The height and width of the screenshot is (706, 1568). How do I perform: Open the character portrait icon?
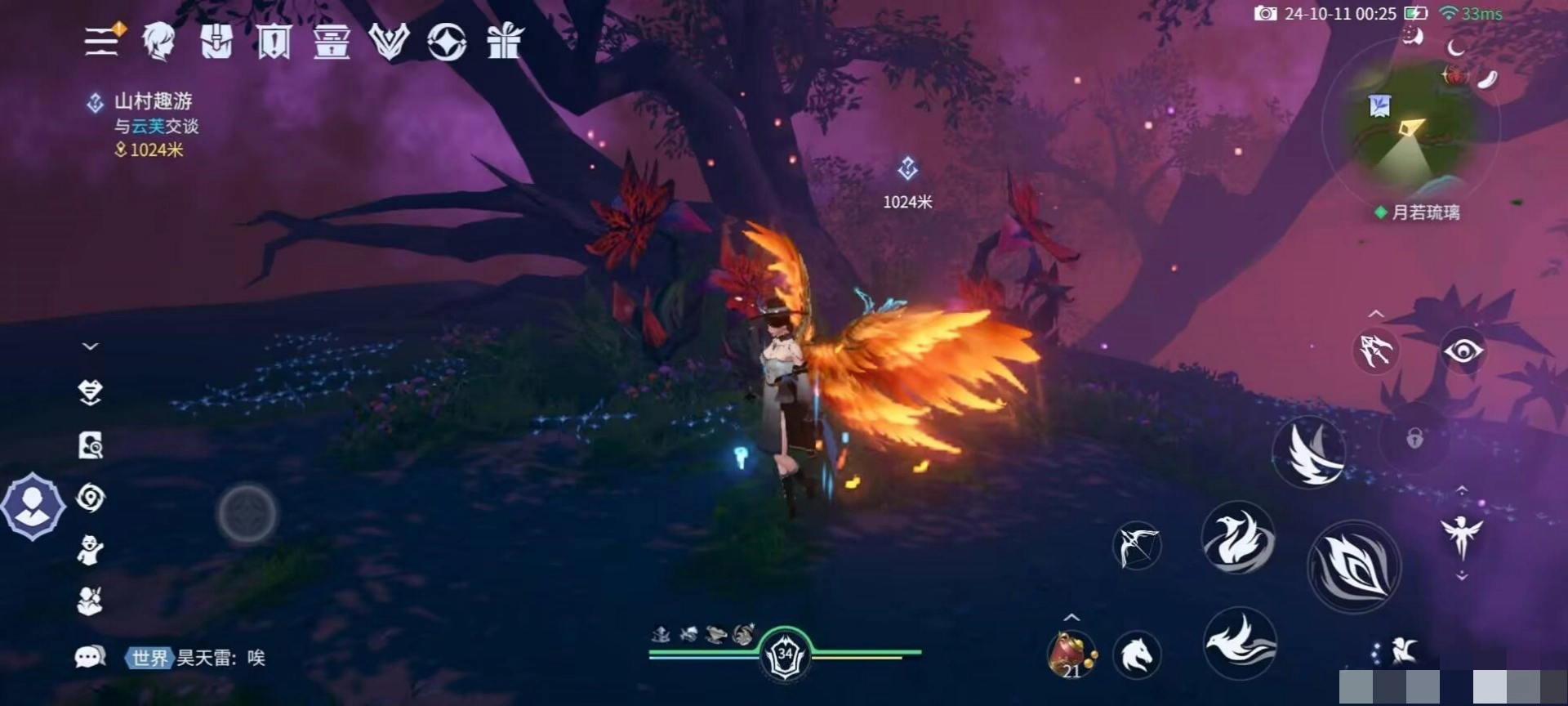point(159,41)
